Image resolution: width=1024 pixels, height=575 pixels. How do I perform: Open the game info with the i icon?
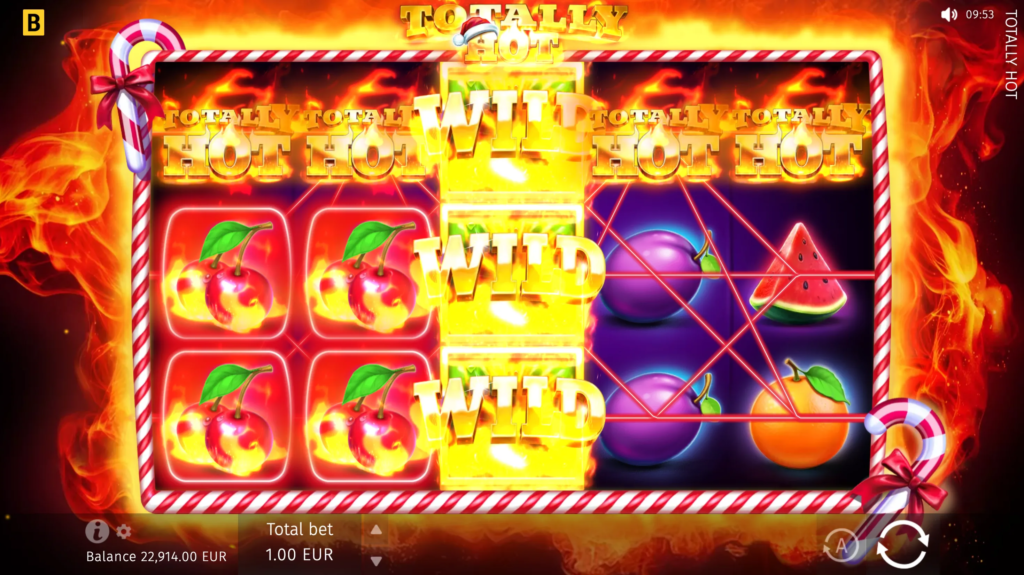tap(97, 531)
